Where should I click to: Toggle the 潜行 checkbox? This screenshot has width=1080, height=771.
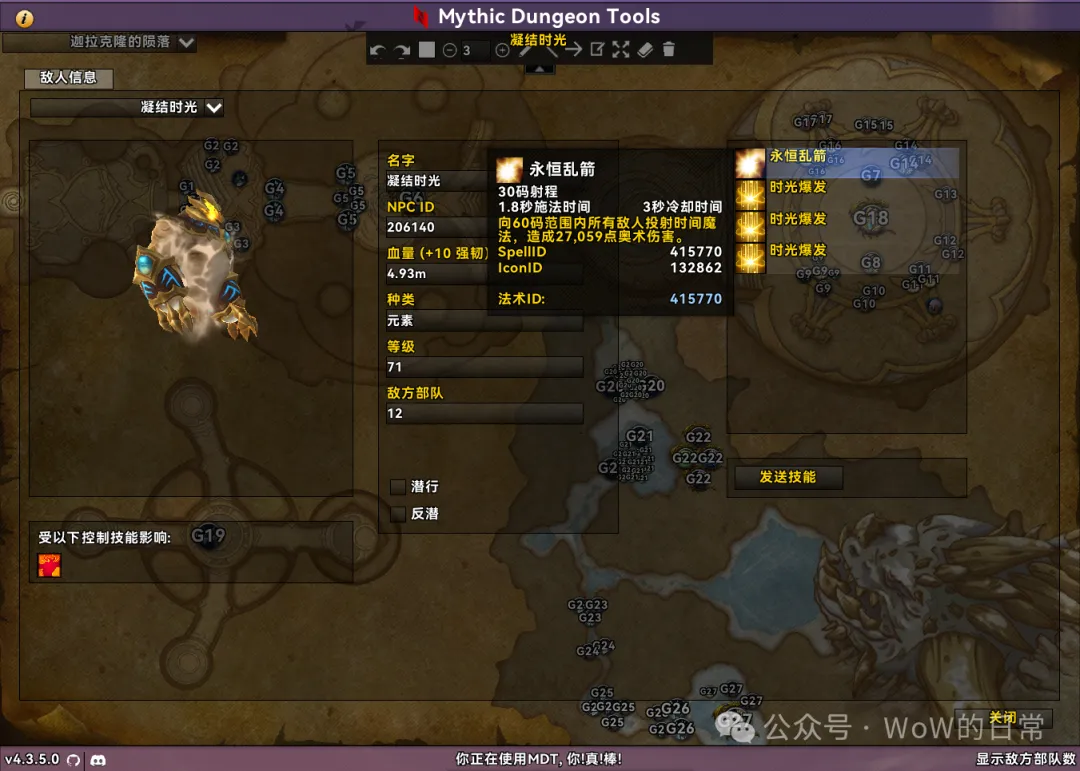point(398,486)
